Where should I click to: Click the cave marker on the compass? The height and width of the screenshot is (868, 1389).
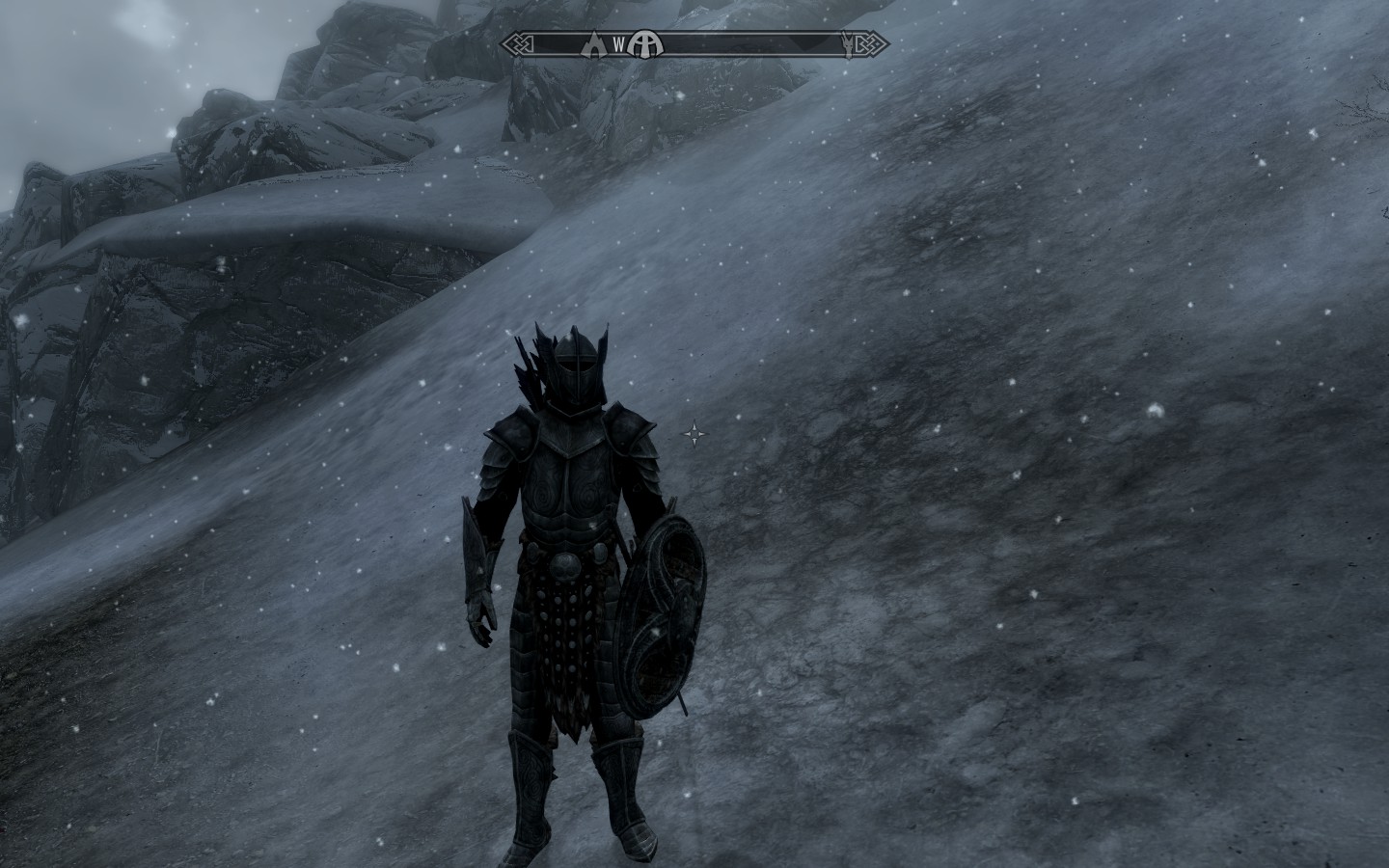click(x=595, y=43)
